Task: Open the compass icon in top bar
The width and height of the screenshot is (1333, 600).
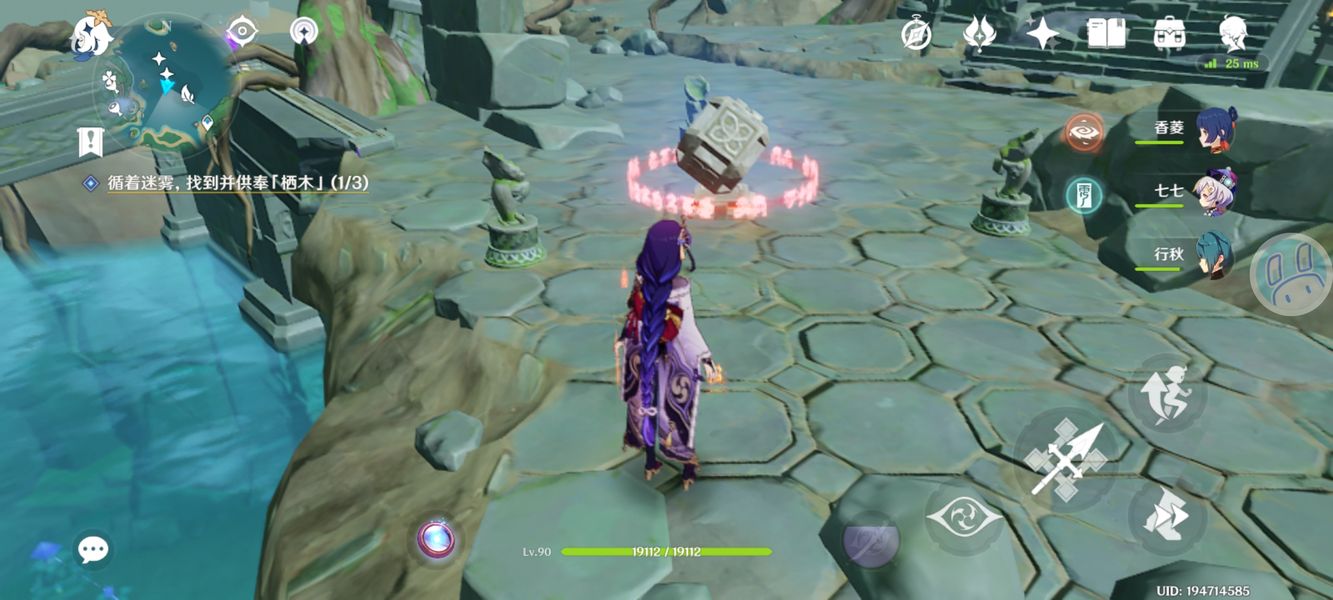Action: pyautogui.click(x=916, y=34)
